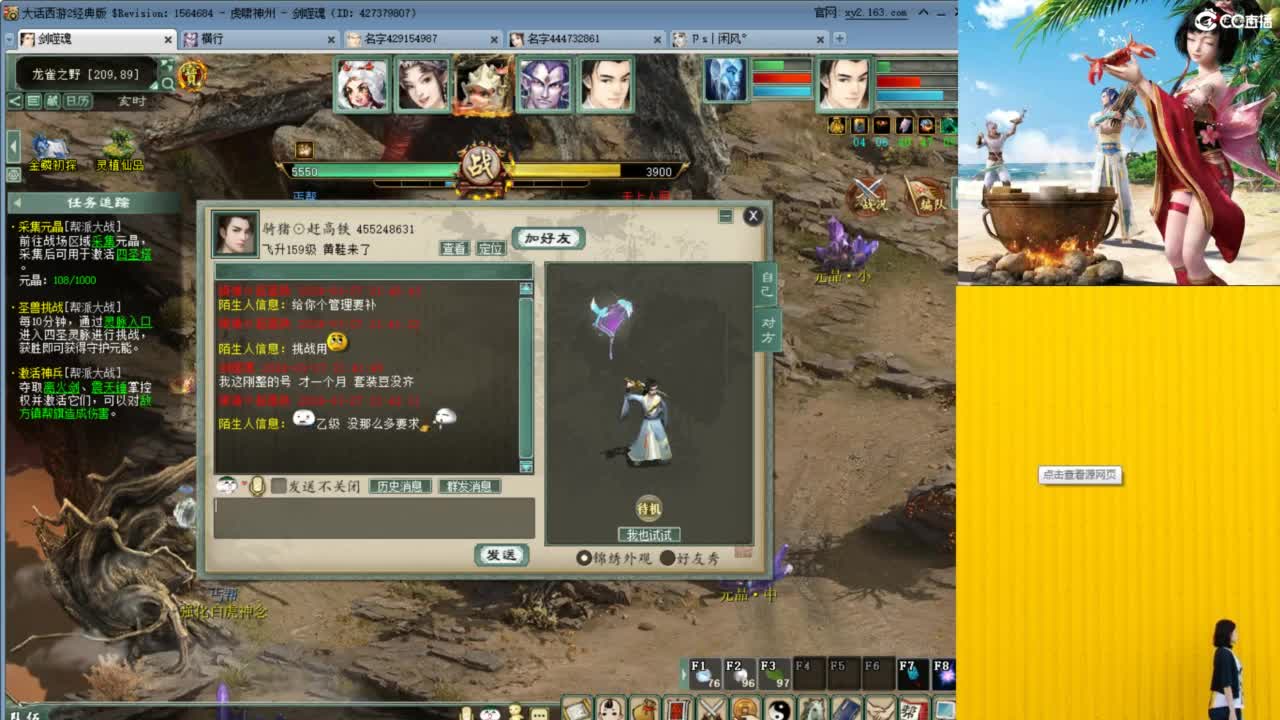The image size is (1280, 720).
Task: Click the voice message icon beside the emoji picker
Action: (x=257, y=486)
